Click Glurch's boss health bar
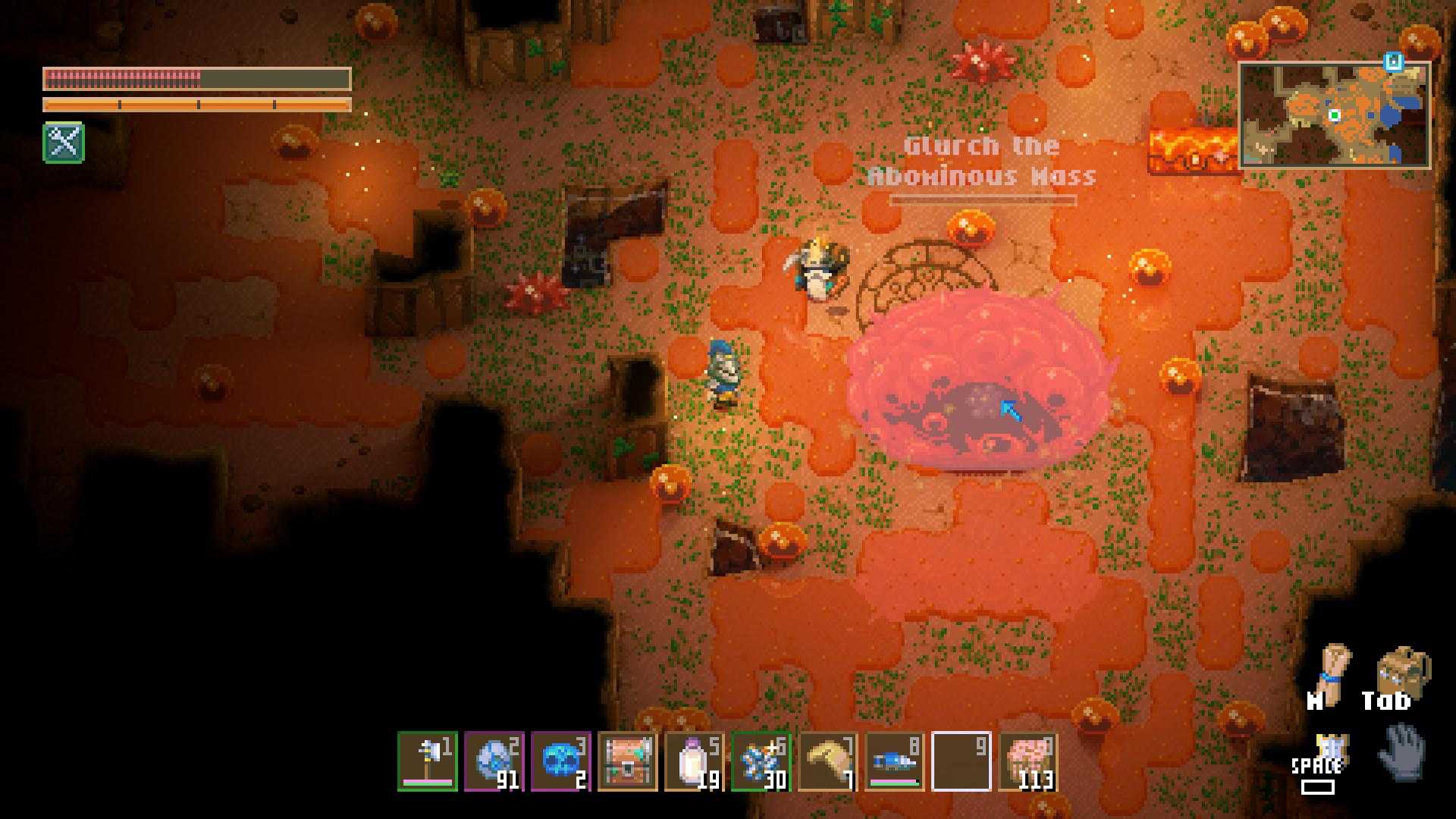 pyautogui.click(x=984, y=199)
